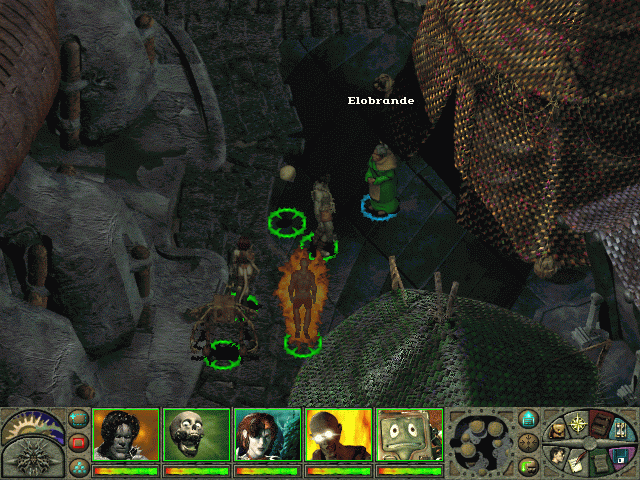Open the cyan triangle formation button

(79, 465)
